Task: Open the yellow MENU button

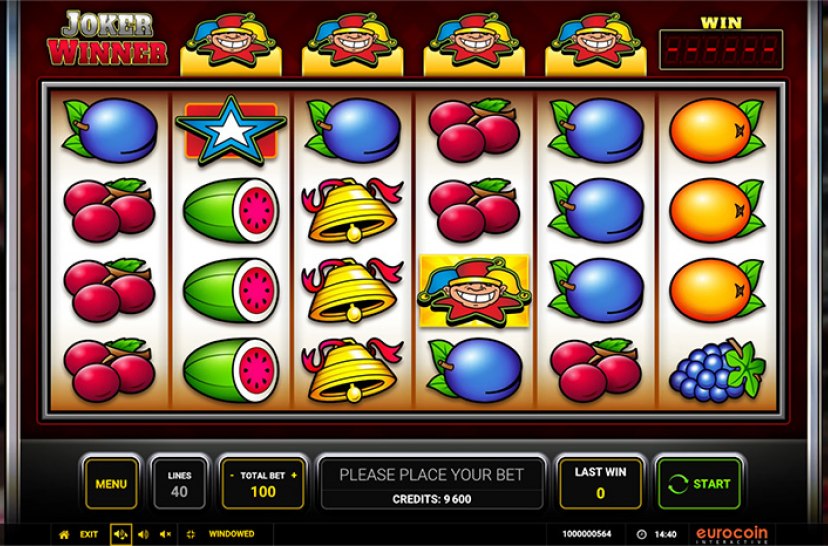Action: 111,484
